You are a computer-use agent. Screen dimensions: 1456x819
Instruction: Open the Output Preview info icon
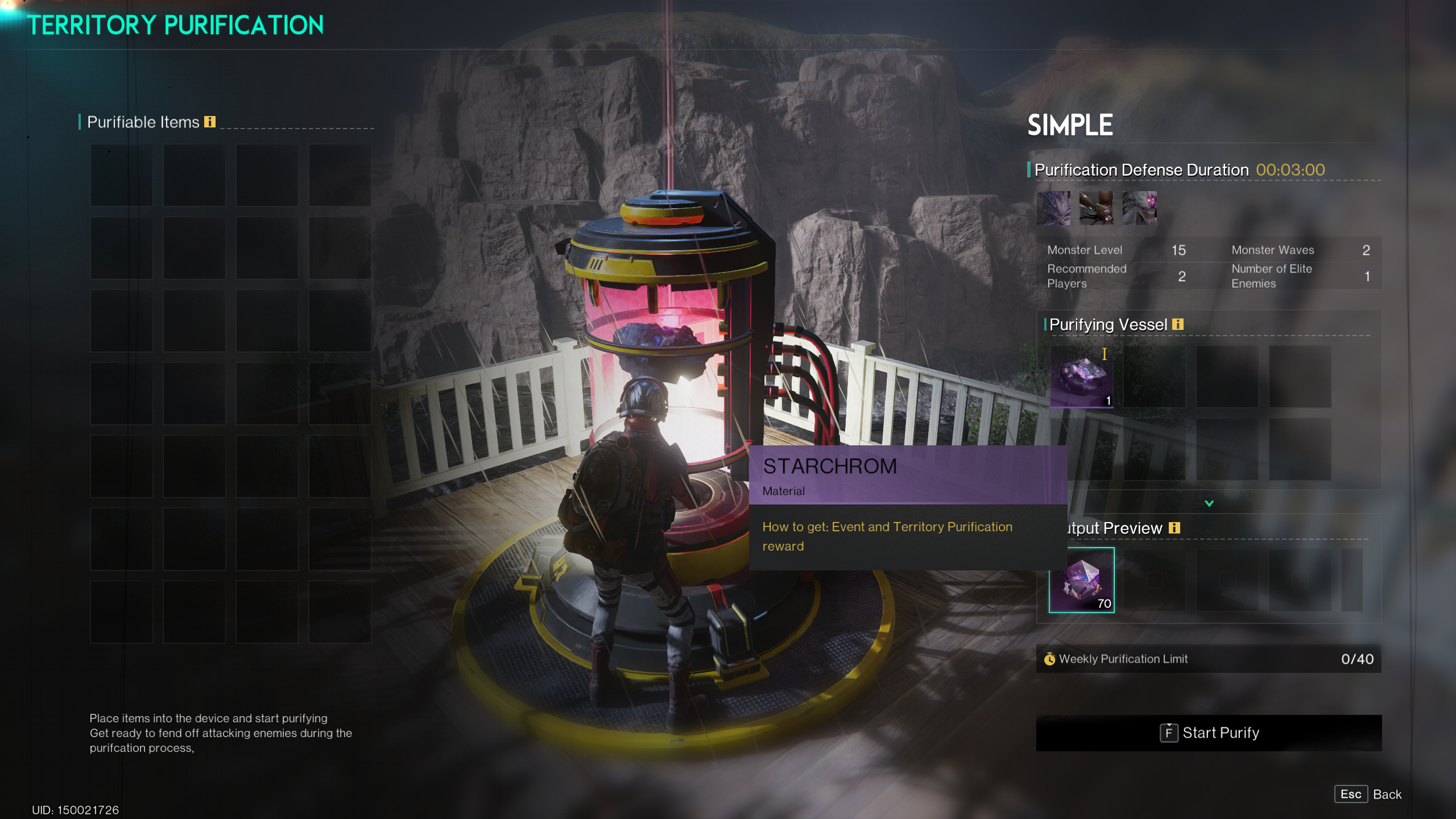1174,528
